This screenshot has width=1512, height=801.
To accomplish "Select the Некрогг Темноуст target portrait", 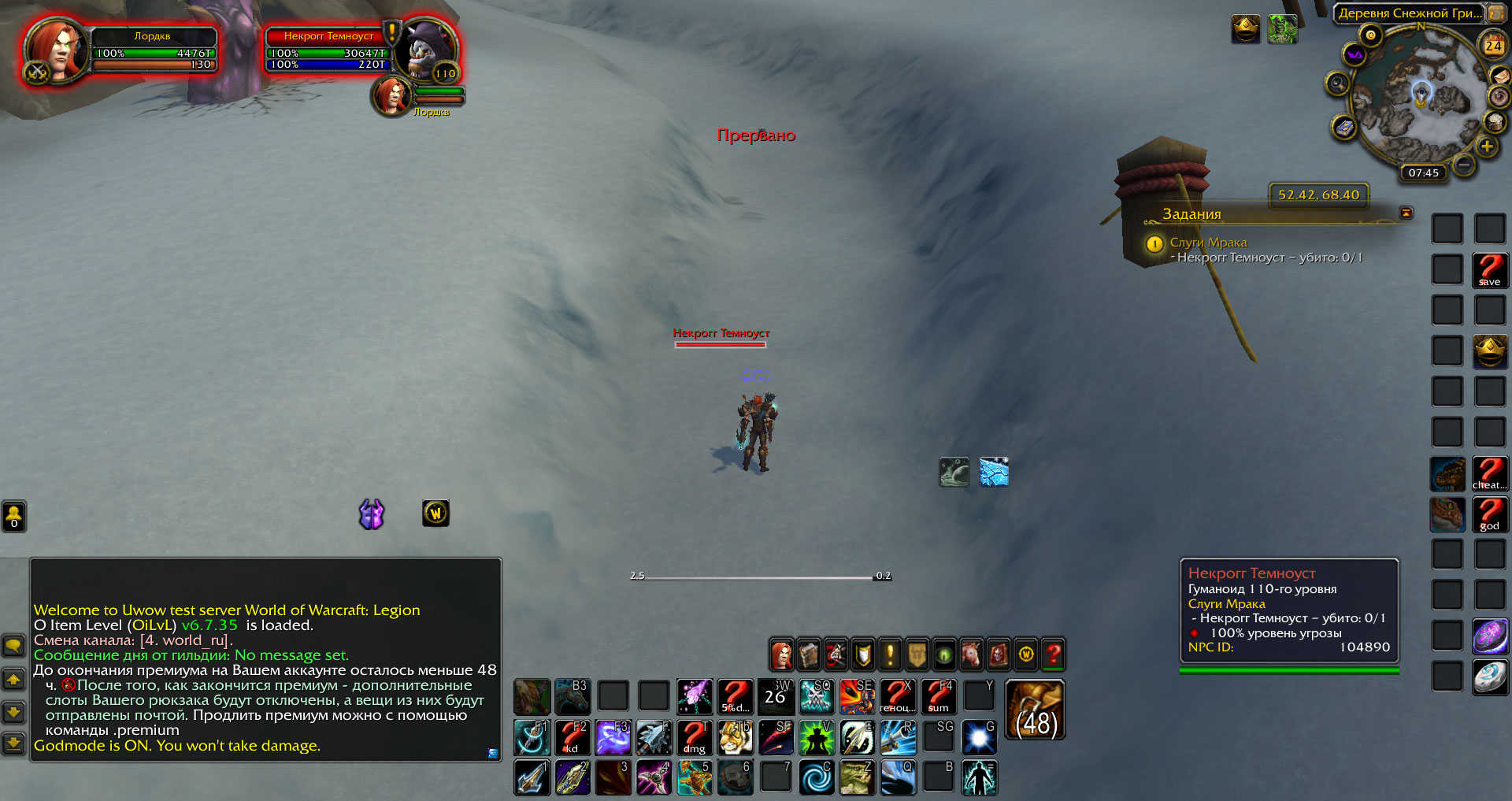I will (424, 51).
